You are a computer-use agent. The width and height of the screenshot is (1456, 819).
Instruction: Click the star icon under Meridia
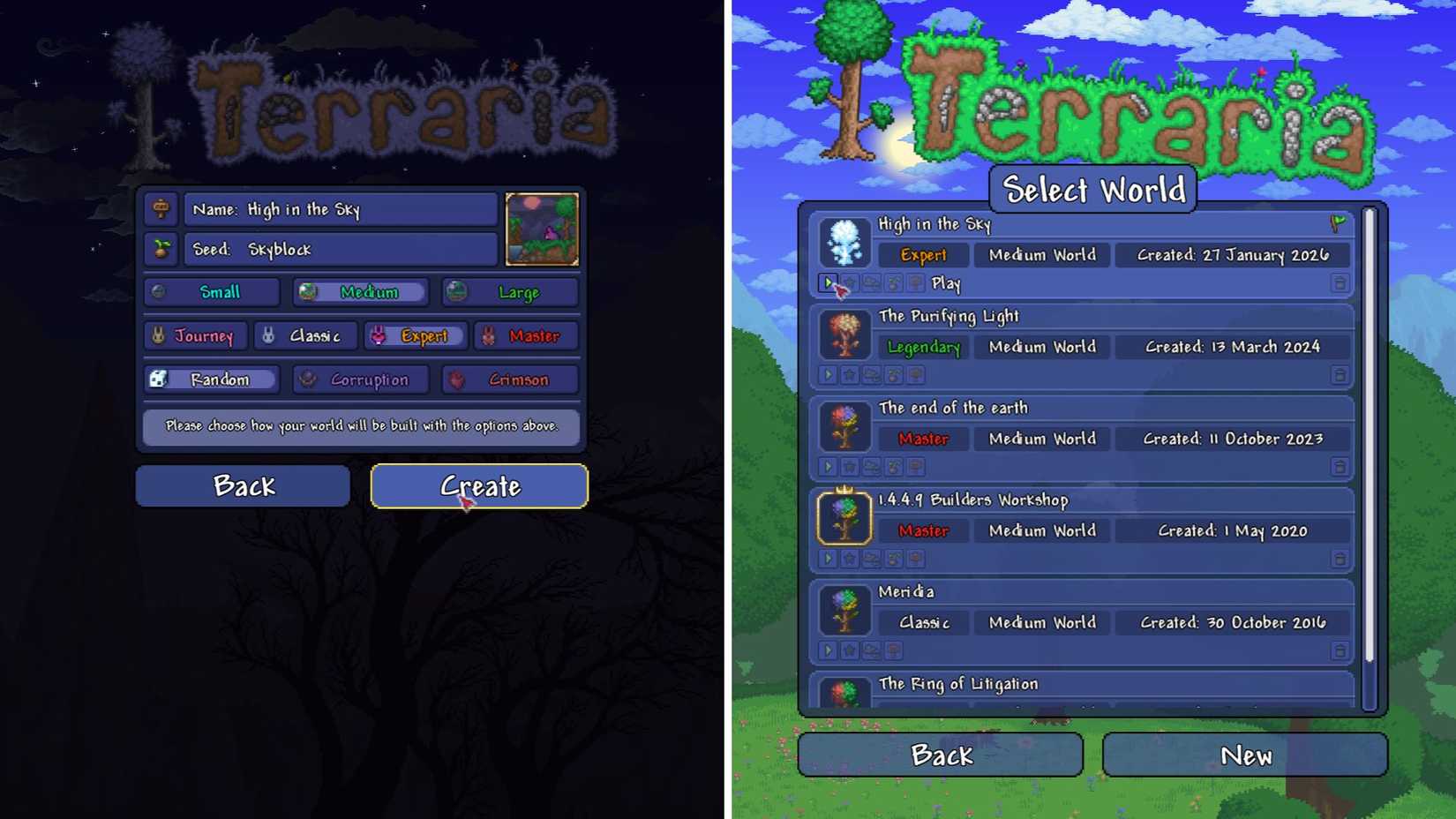850,650
